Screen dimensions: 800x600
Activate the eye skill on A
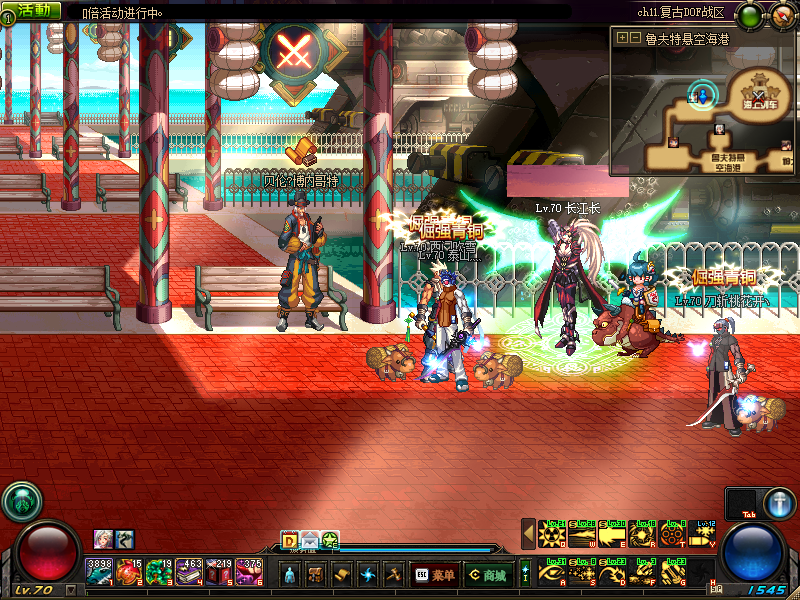553,572
